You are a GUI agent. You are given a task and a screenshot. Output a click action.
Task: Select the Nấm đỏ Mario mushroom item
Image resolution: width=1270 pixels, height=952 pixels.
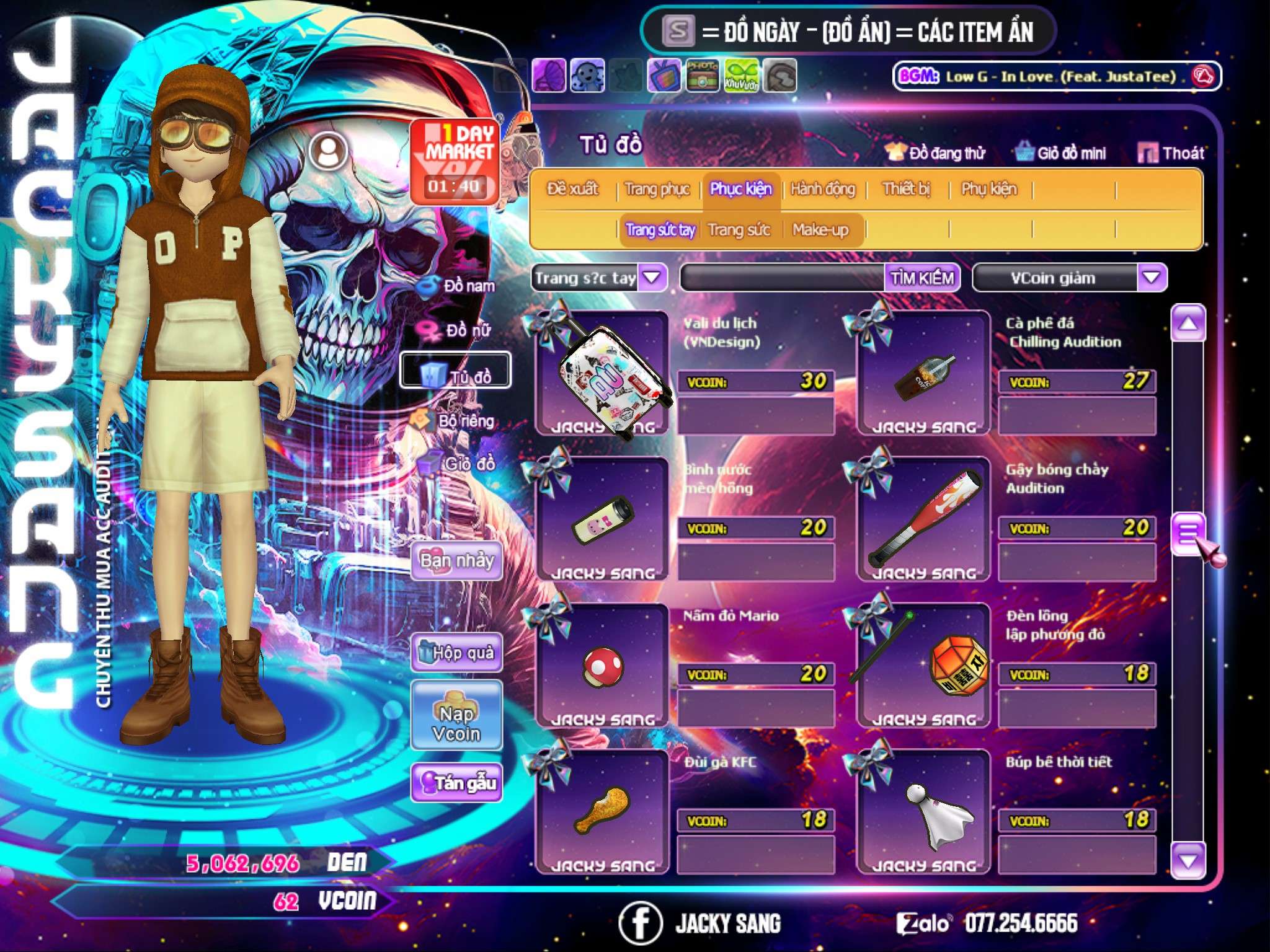point(602,666)
